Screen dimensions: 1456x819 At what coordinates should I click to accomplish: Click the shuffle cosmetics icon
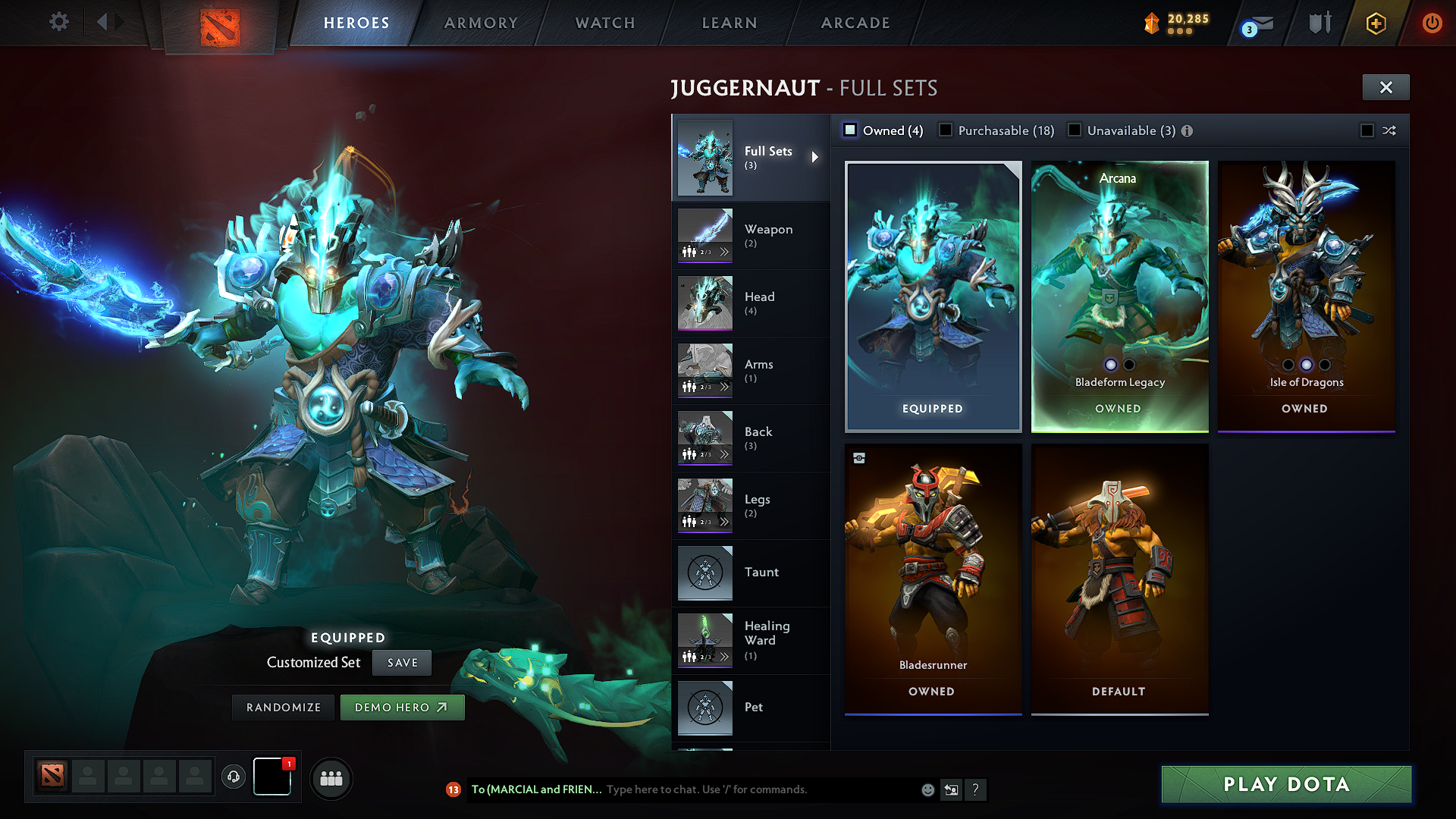coord(1389,130)
